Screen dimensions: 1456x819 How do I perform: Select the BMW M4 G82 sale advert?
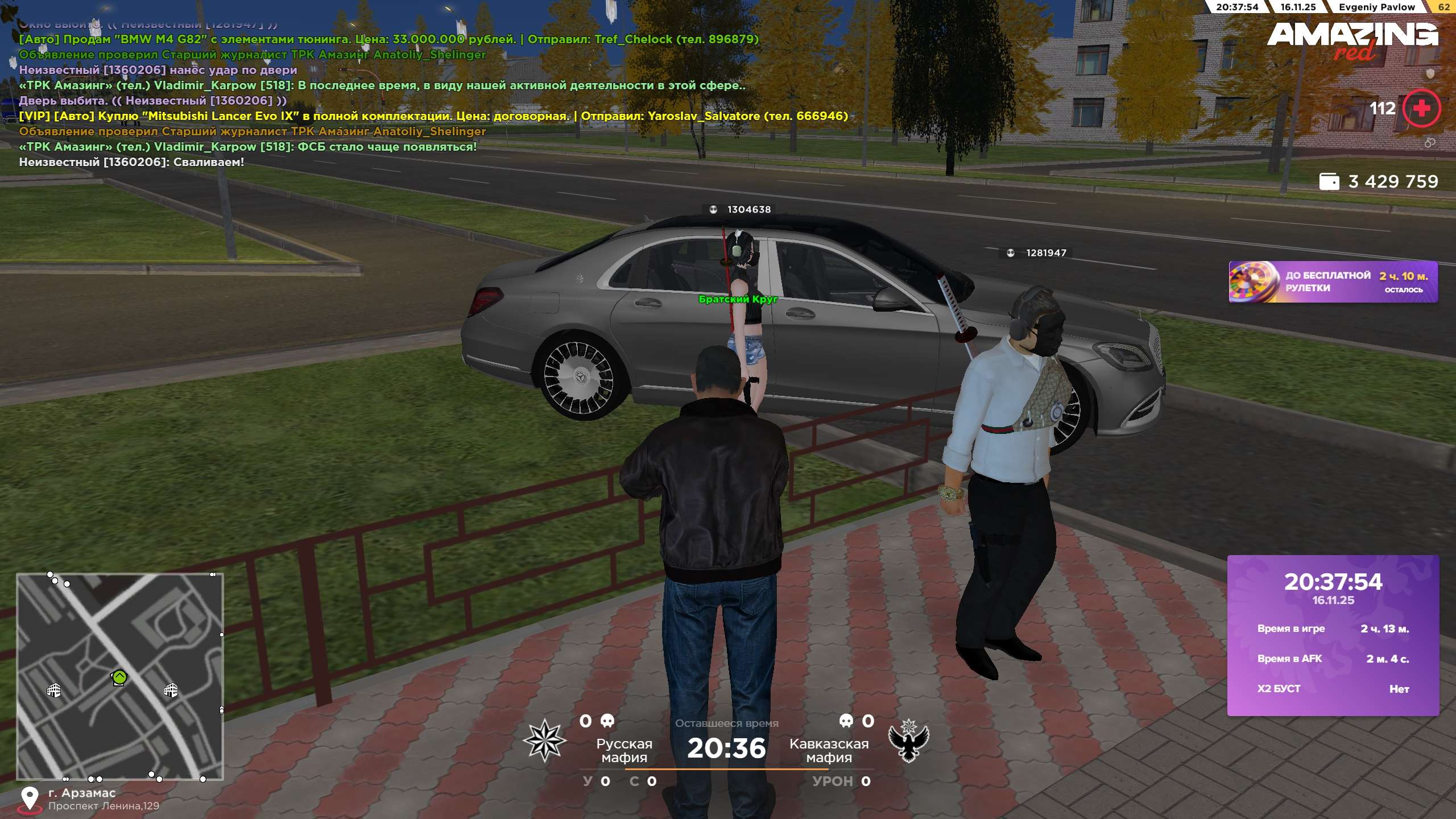point(388,39)
